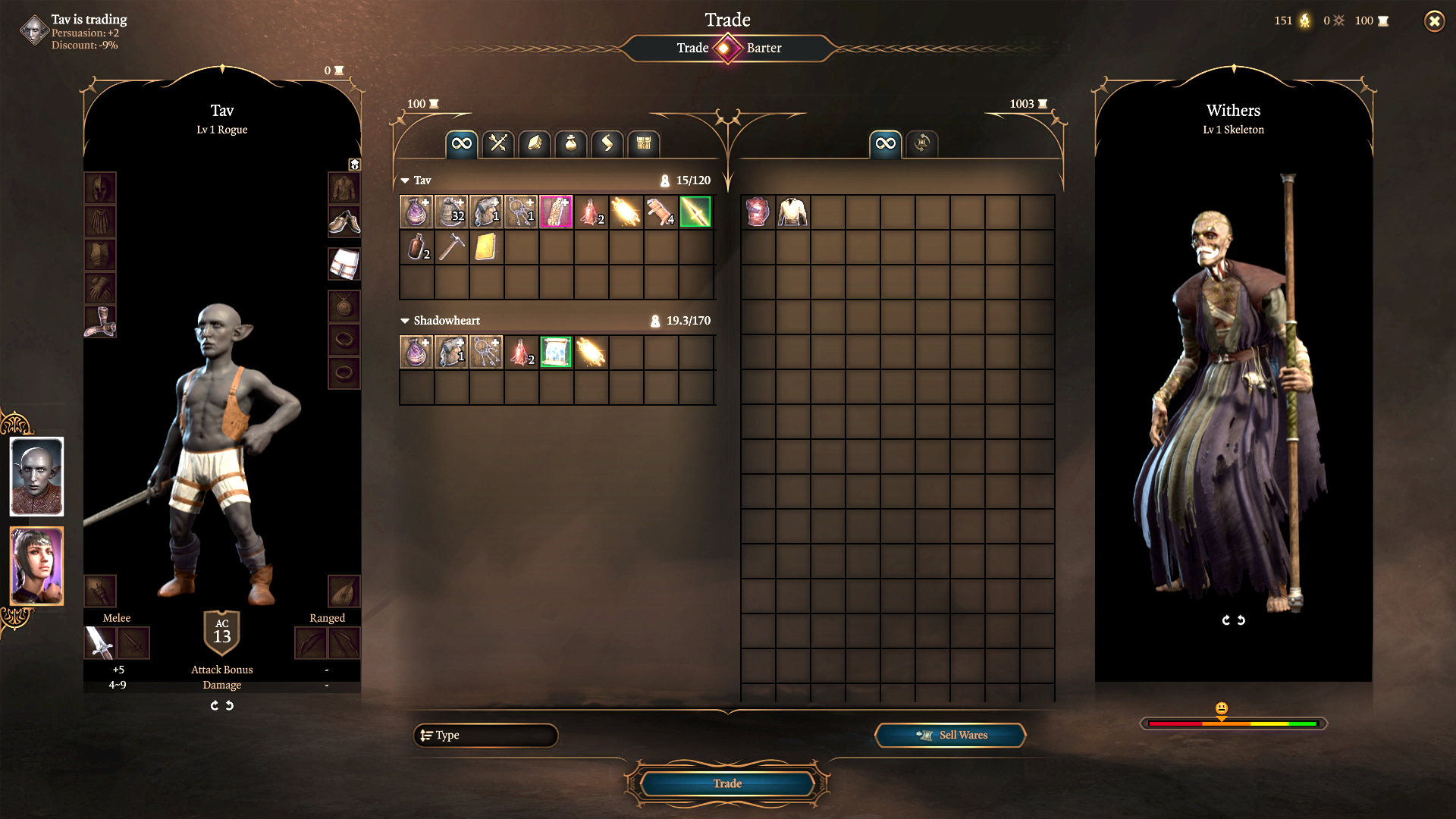Choose the white shirt from Withers' wares

click(x=792, y=212)
